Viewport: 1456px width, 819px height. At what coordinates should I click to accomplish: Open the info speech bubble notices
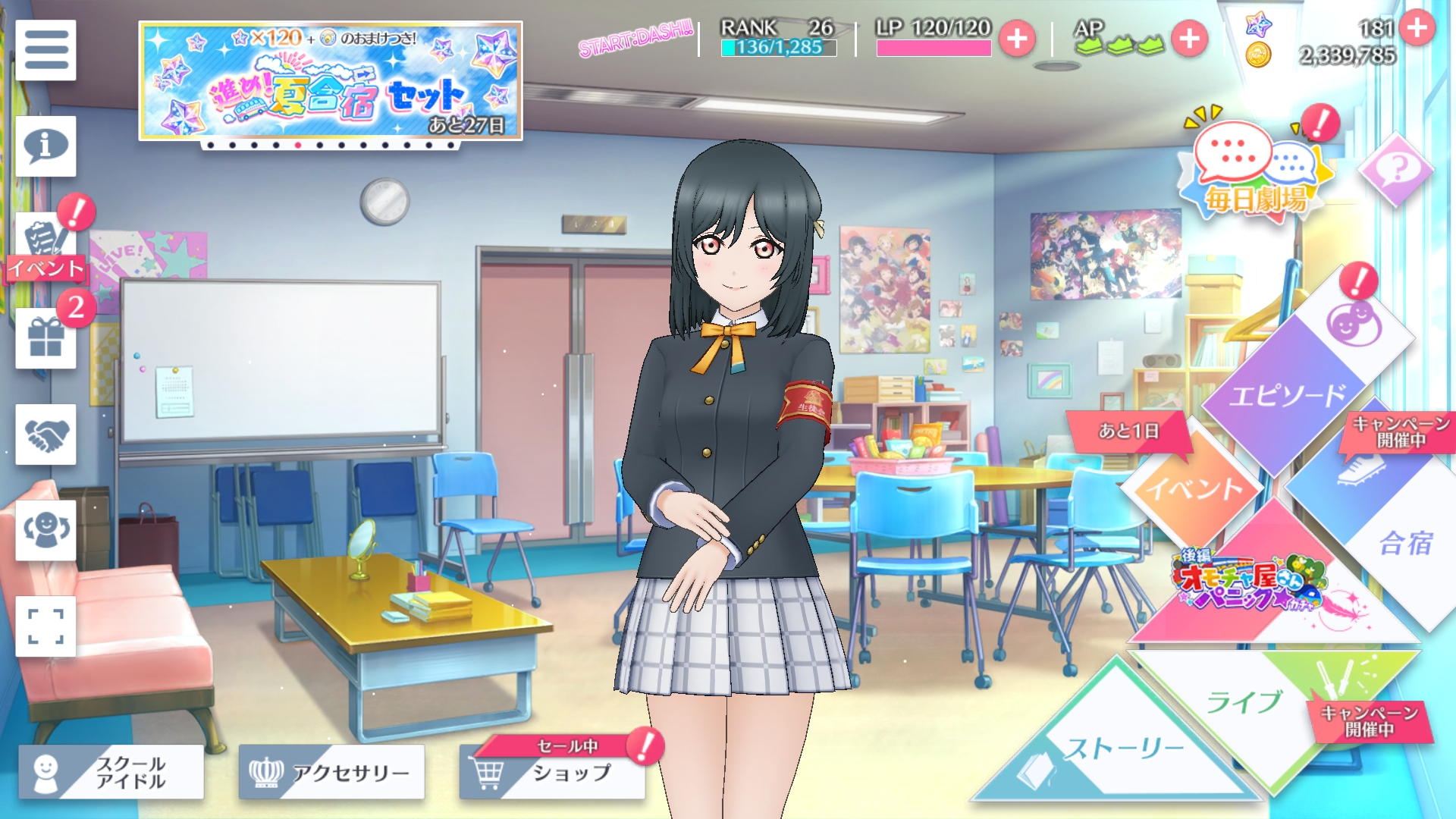45,146
